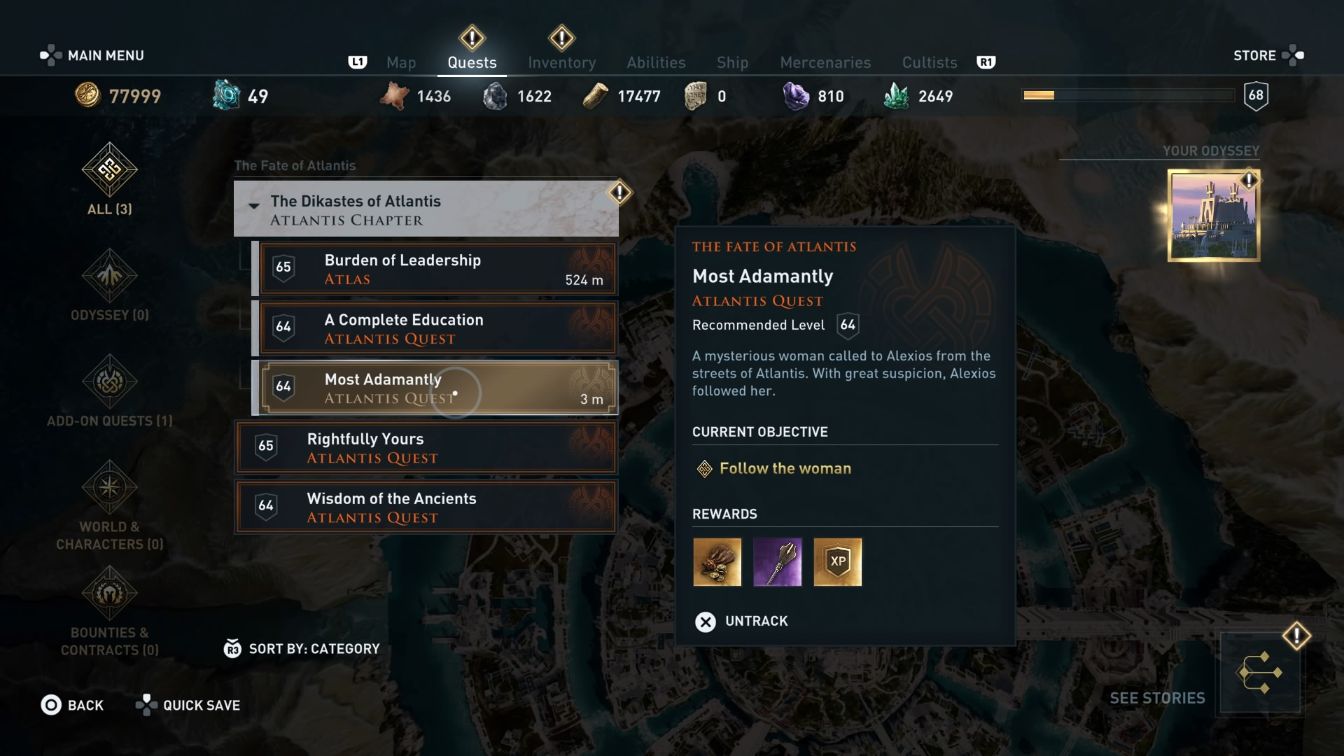Click the orichalcum currency counter
The height and width of the screenshot is (756, 1344).
tap(238, 95)
